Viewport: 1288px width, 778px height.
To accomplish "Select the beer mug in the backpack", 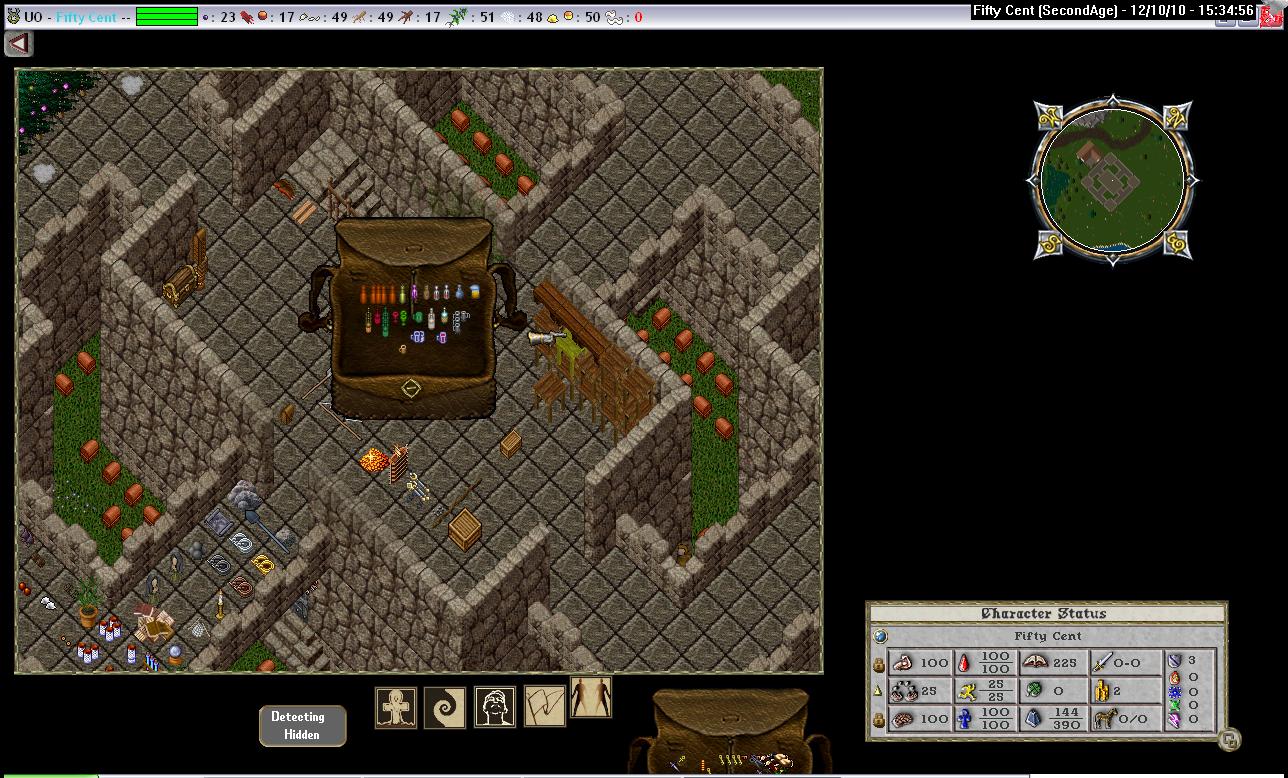I will click(x=473, y=291).
